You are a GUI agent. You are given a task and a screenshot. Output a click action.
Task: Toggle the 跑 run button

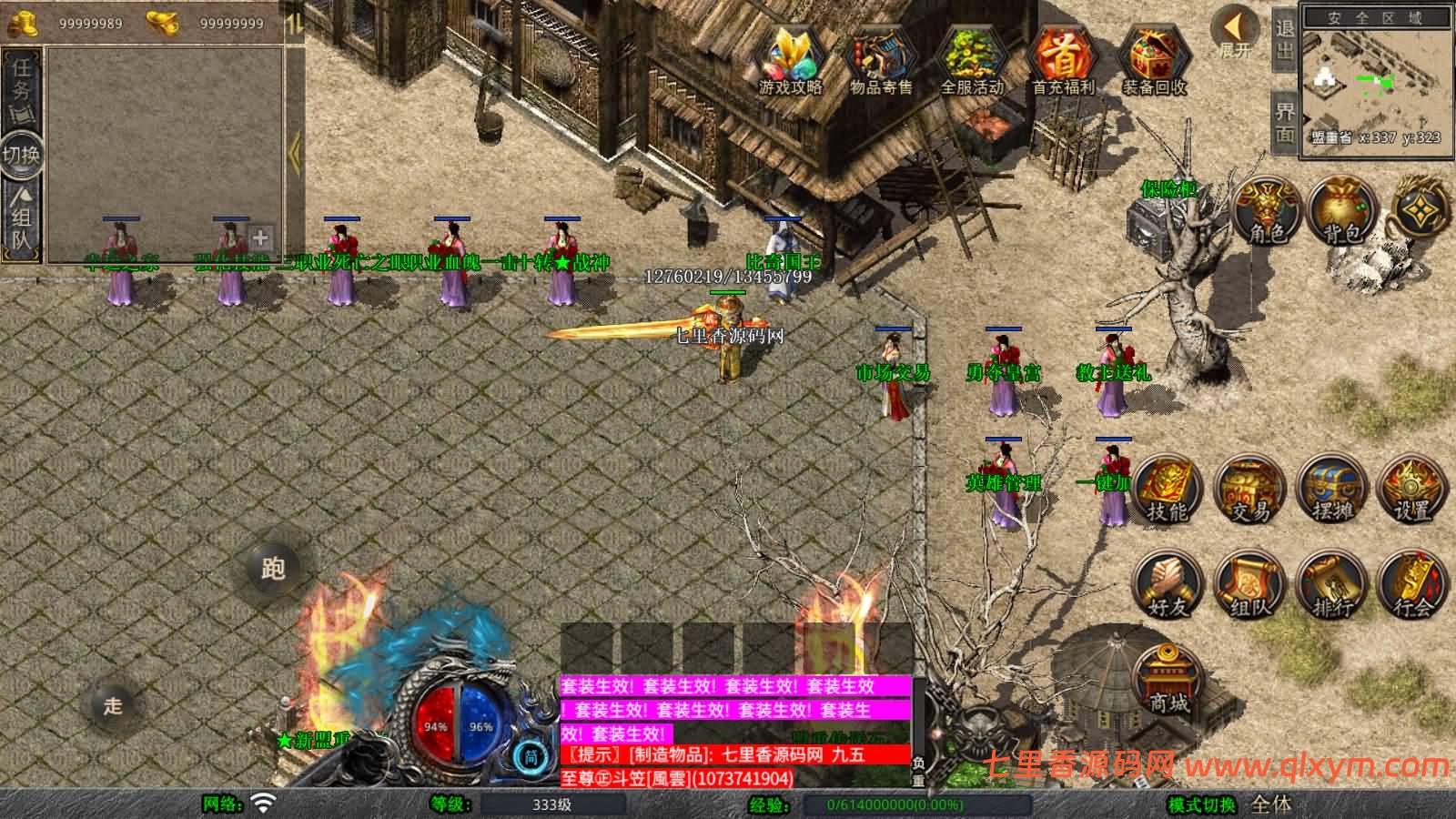coord(273,569)
